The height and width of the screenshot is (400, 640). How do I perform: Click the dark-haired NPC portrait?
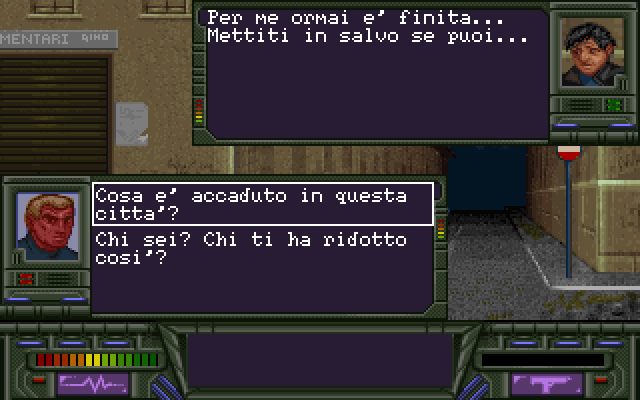coord(589,54)
